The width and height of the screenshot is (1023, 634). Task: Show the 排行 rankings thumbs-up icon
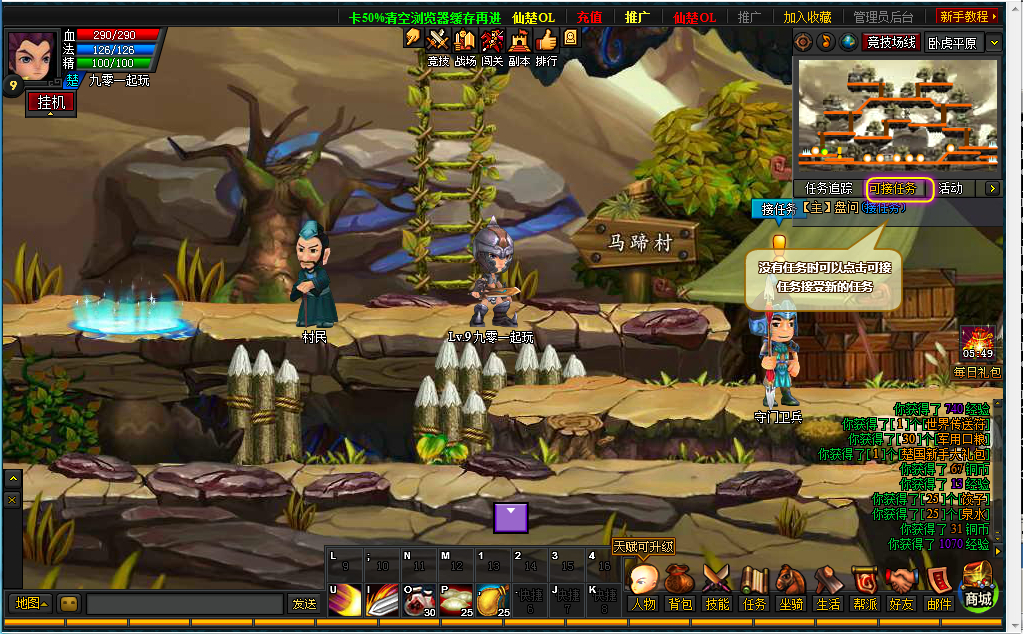546,41
